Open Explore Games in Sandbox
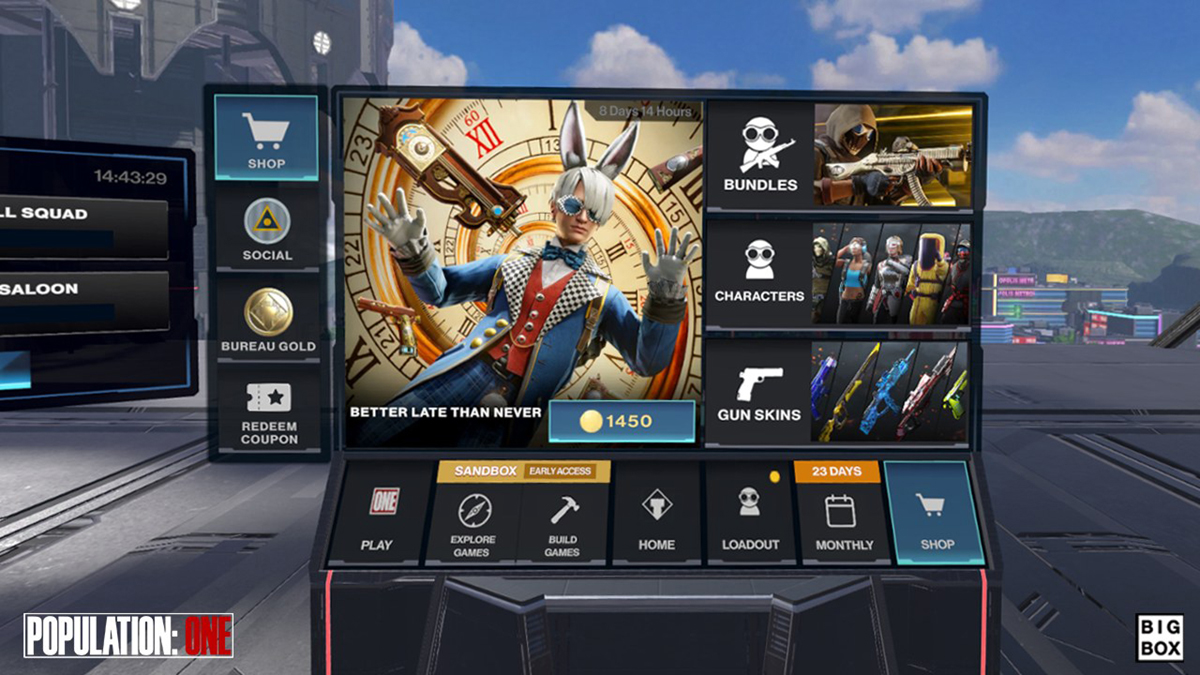Image resolution: width=1200 pixels, height=675 pixels. [x=473, y=523]
